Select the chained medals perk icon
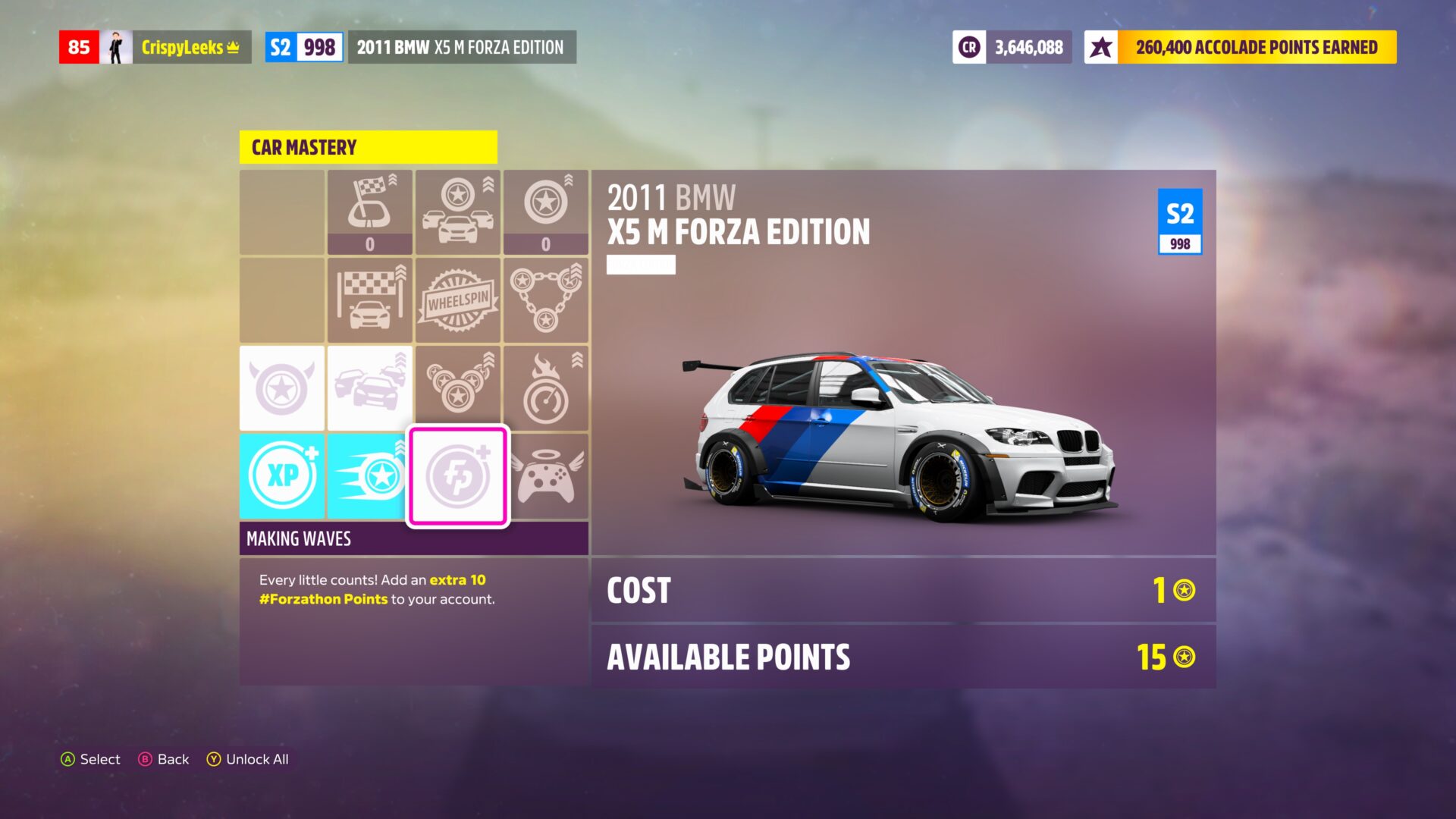The width and height of the screenshot is (1456, 819). coord(546,300)
